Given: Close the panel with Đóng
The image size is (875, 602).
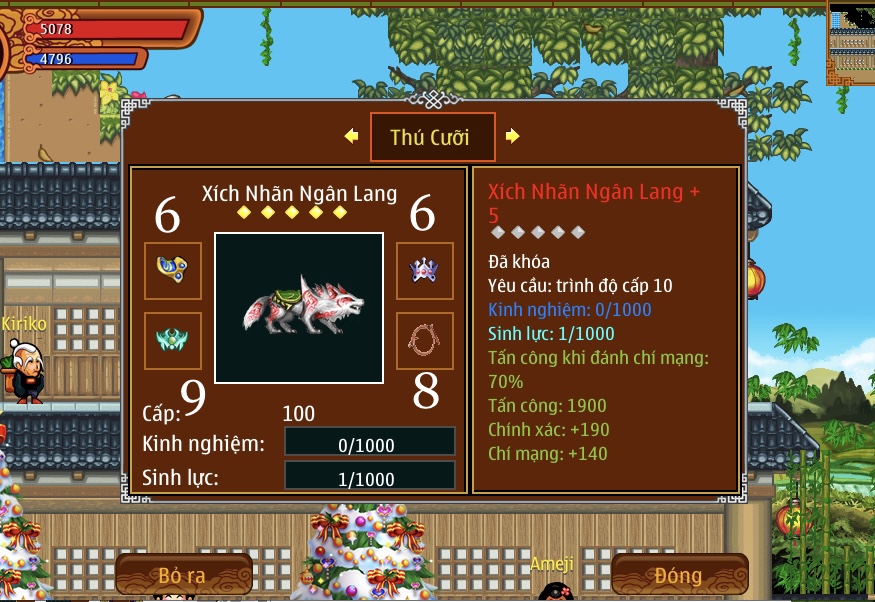Looking at the screenshot, I should [x=679, y=575].
